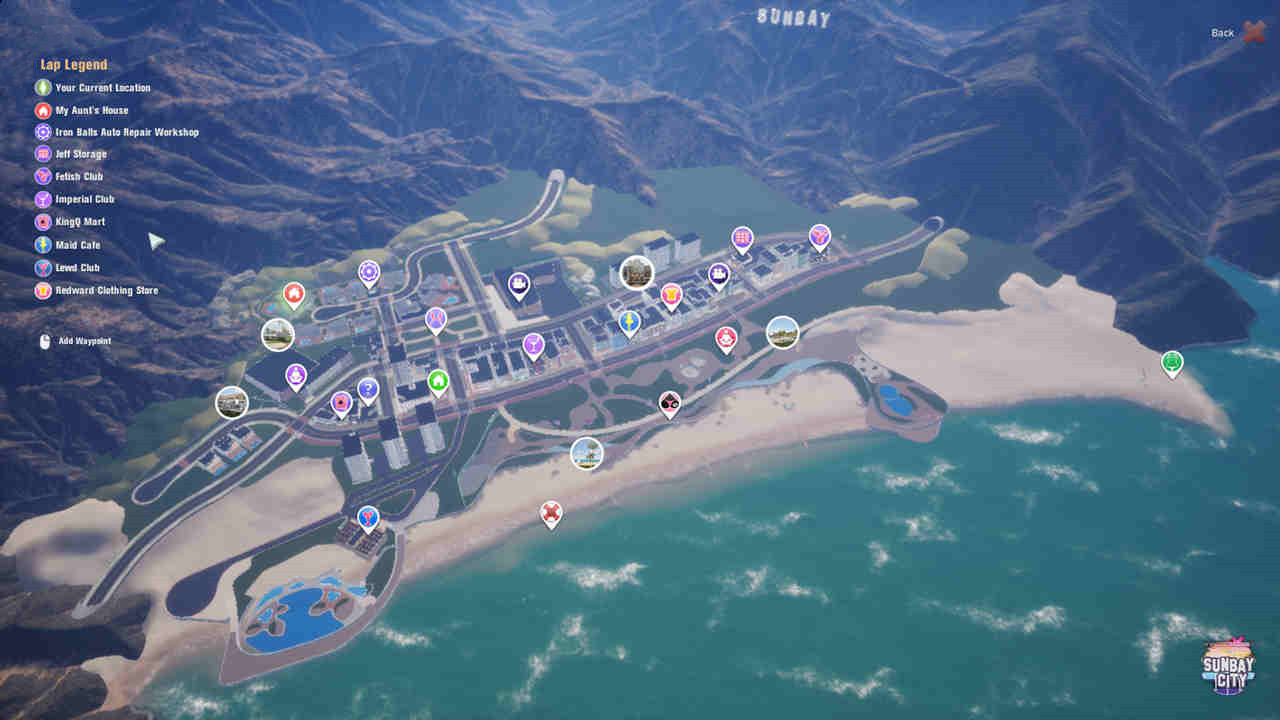Pick Redward Clothing Store from the legend
The image size is (1280, 720).
click(x=106, y=290)
